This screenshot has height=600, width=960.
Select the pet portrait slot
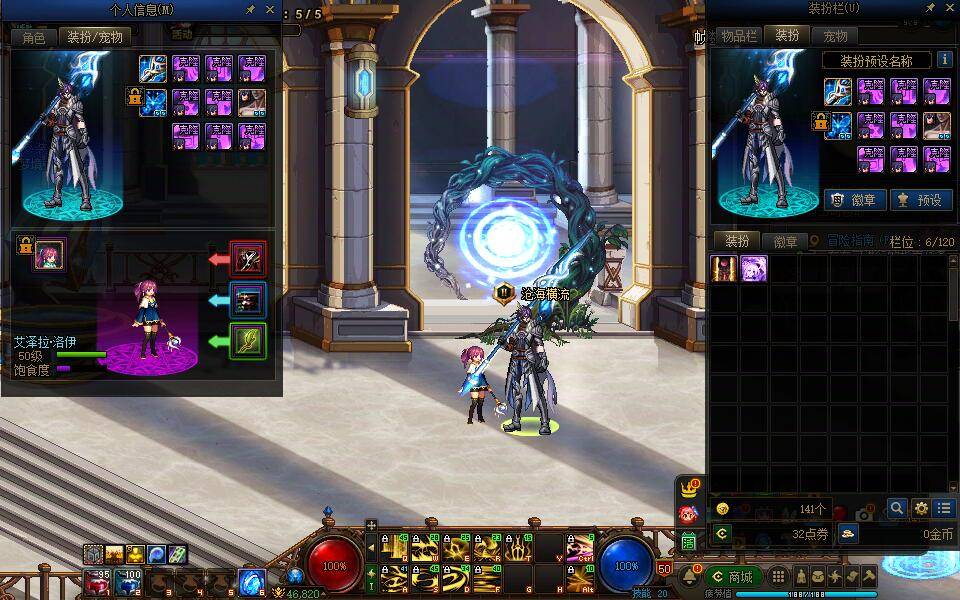49,255
